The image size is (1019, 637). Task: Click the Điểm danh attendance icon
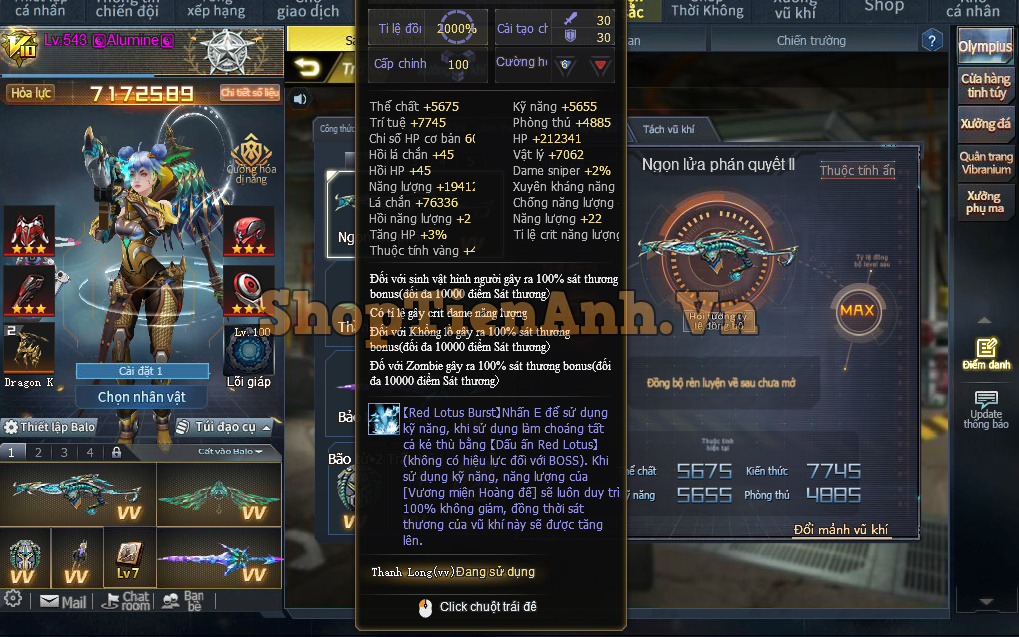coord(986,353)
